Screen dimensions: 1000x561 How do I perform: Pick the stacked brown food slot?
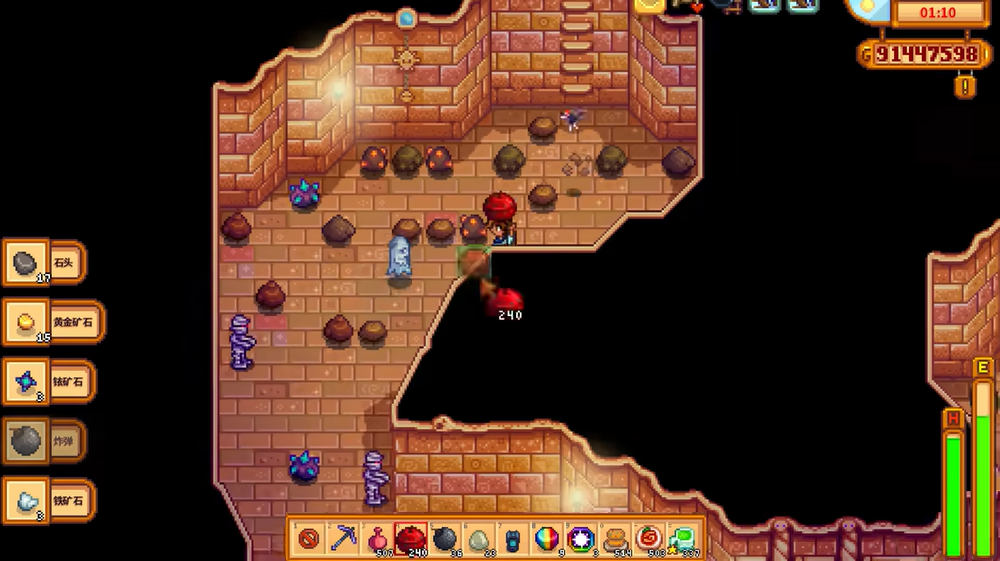(615, 539)
